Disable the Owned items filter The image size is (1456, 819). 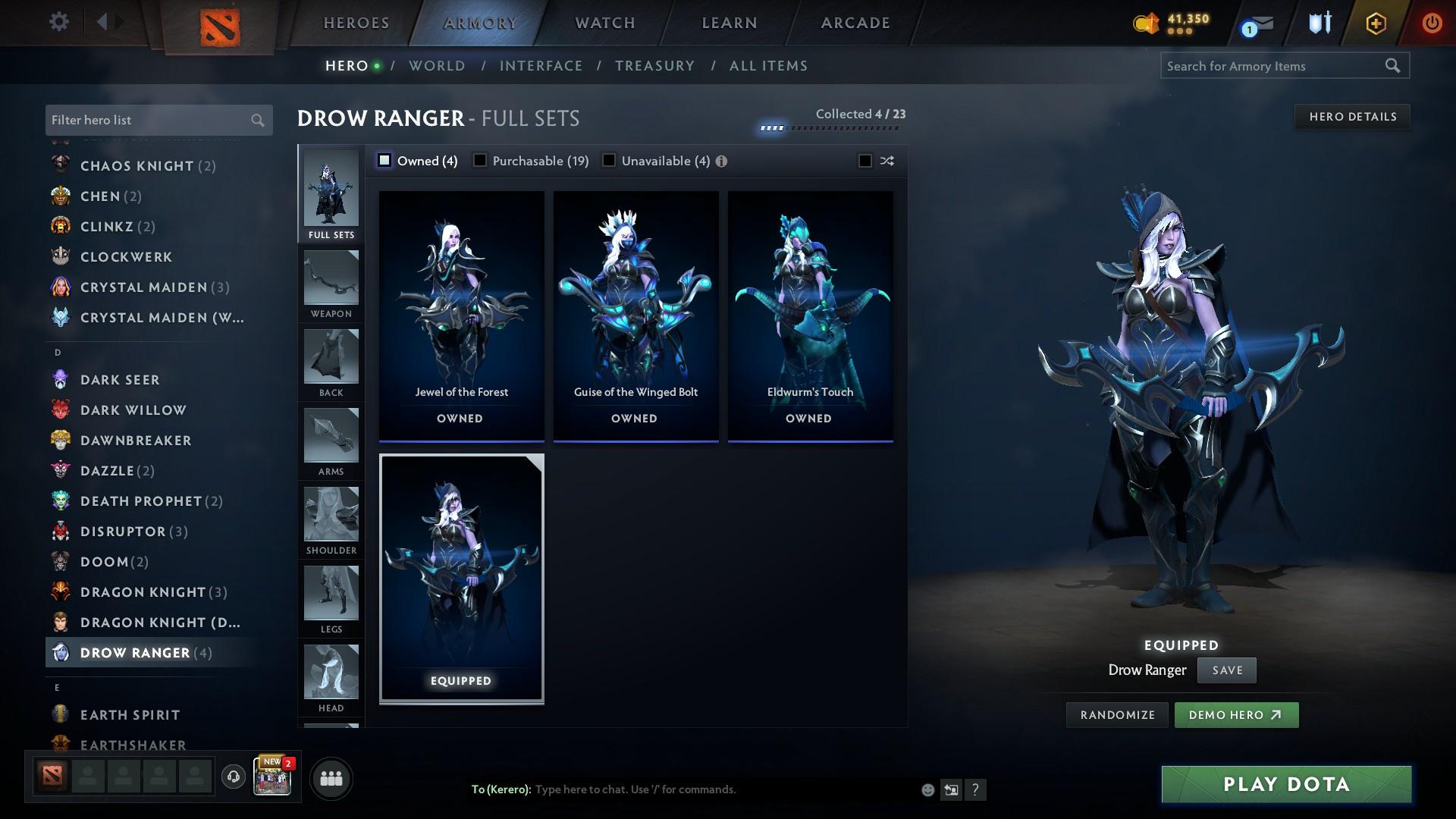(x=385, y=161)
